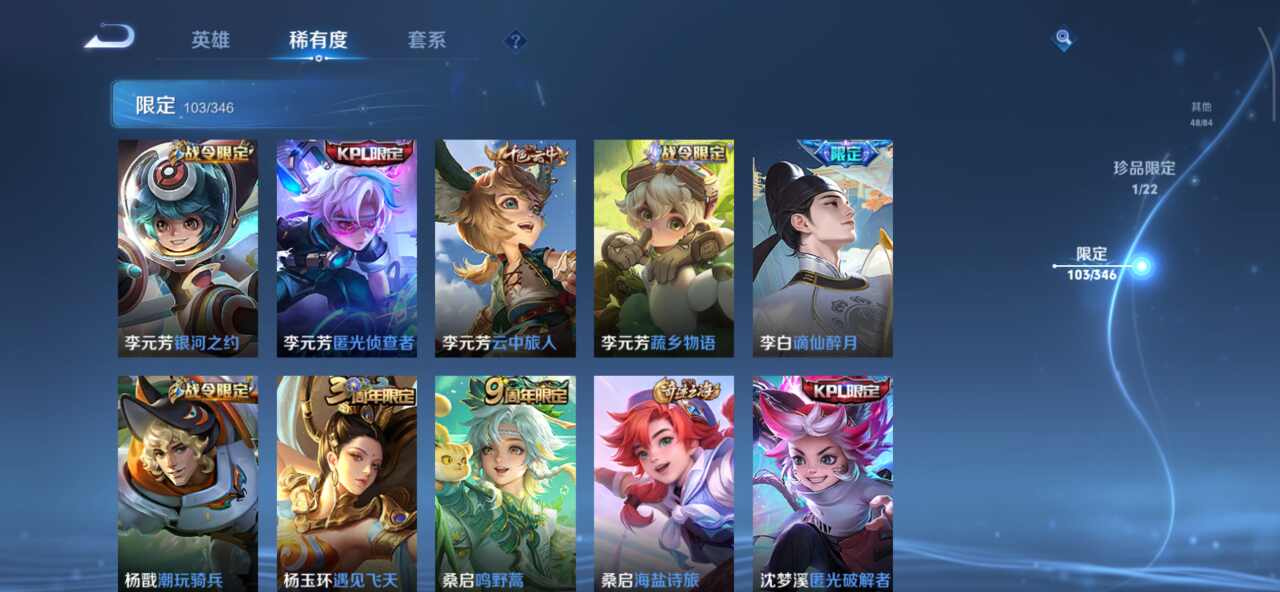Select the 桑启 海盐诗旅 skin card
1280x592 pixels.
pos(664,483)
